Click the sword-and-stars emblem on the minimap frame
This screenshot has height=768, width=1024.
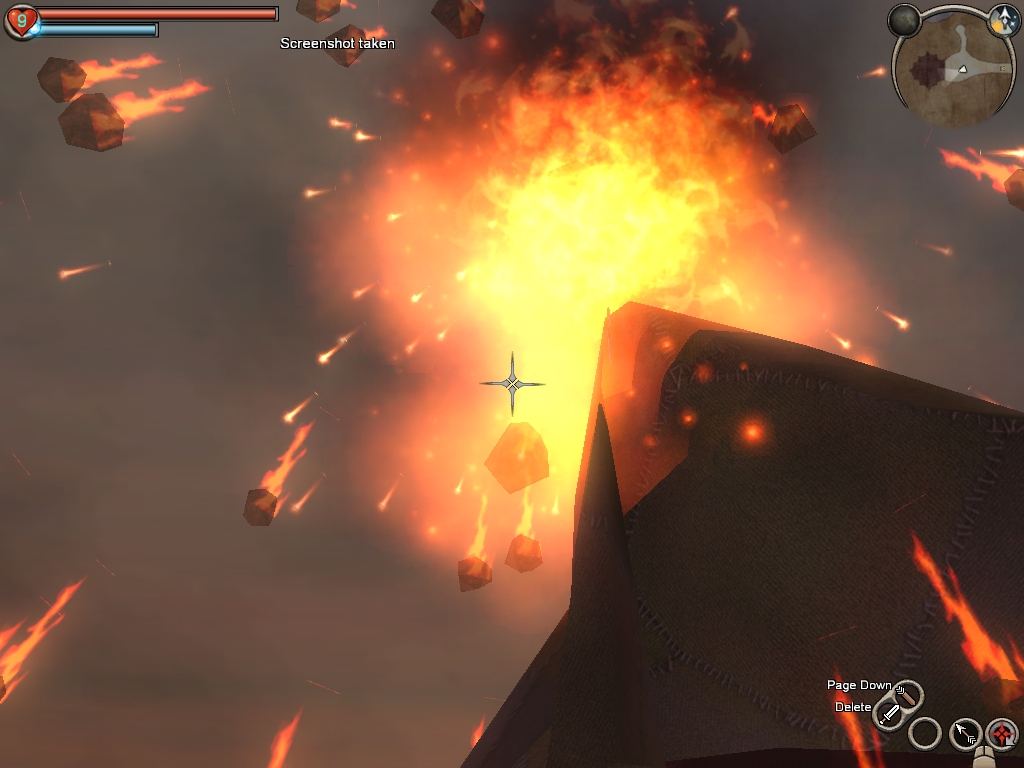click(1003, 20)
